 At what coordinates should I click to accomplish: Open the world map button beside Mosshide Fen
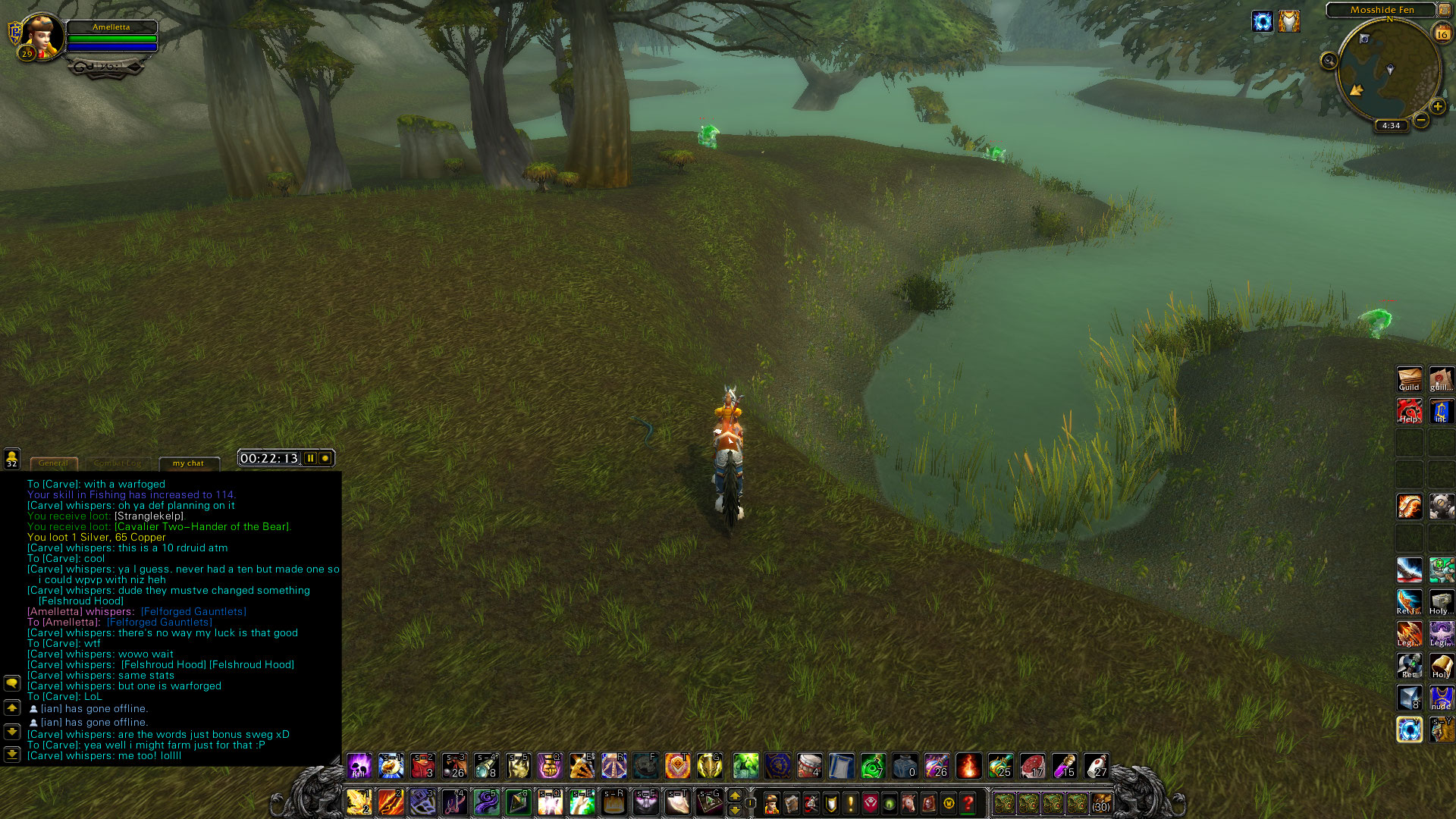tap(1445, 10)
